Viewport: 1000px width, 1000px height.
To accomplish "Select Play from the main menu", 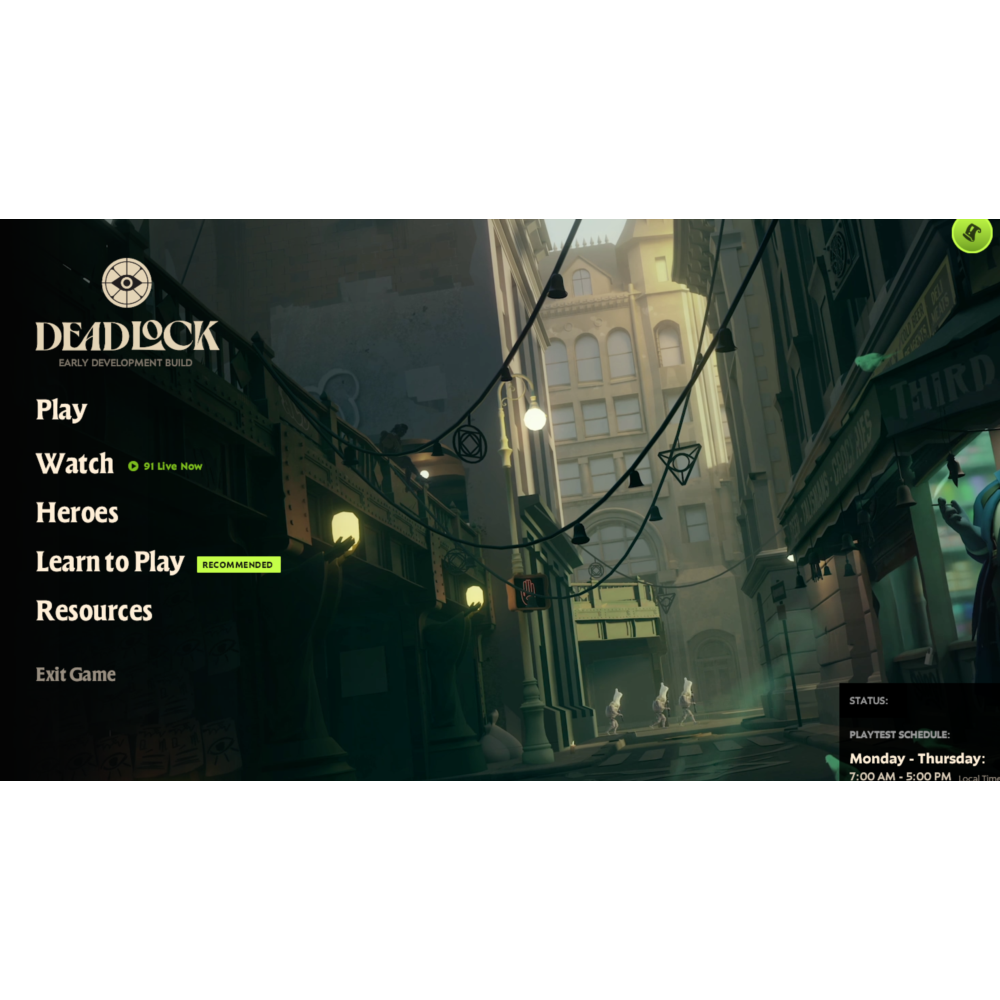I will point(61,410).
